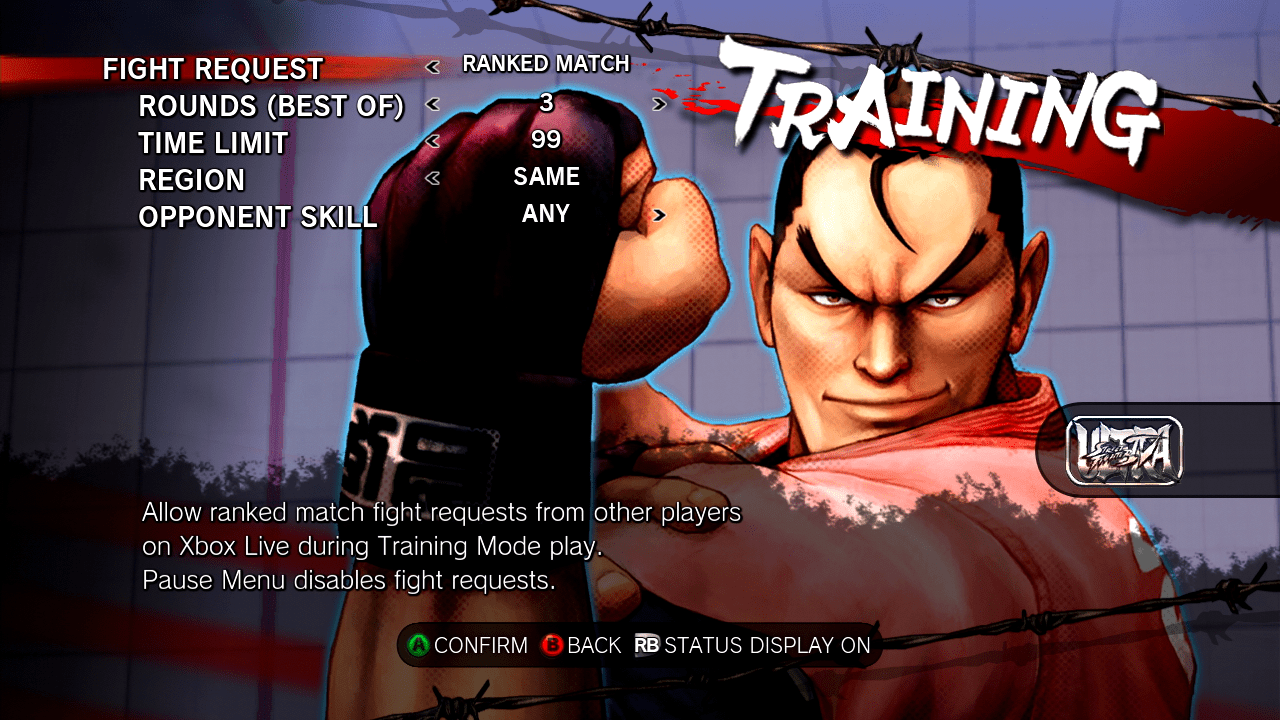Choose the Region setting row

tap(192, 180)
